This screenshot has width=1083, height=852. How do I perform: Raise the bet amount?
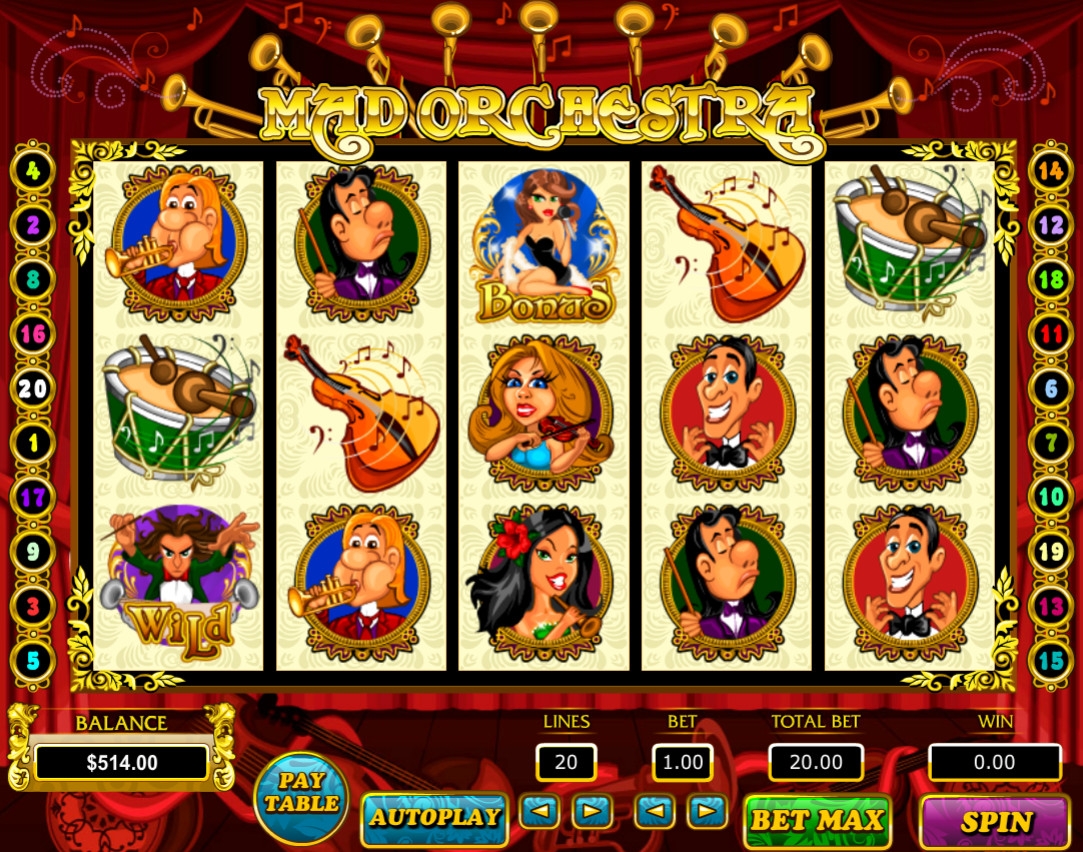[708, 811]
